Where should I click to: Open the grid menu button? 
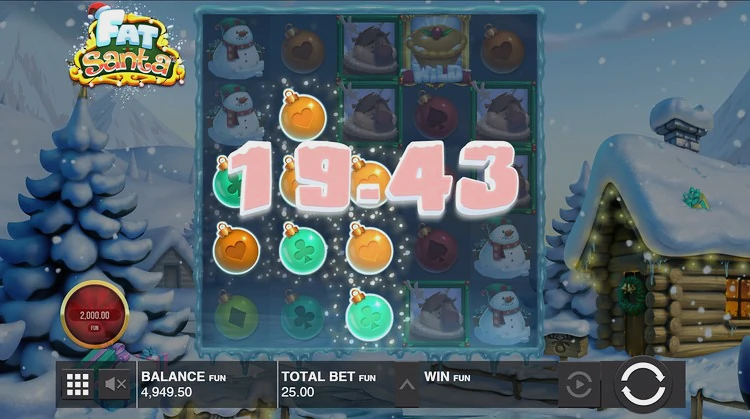(77, 384)
